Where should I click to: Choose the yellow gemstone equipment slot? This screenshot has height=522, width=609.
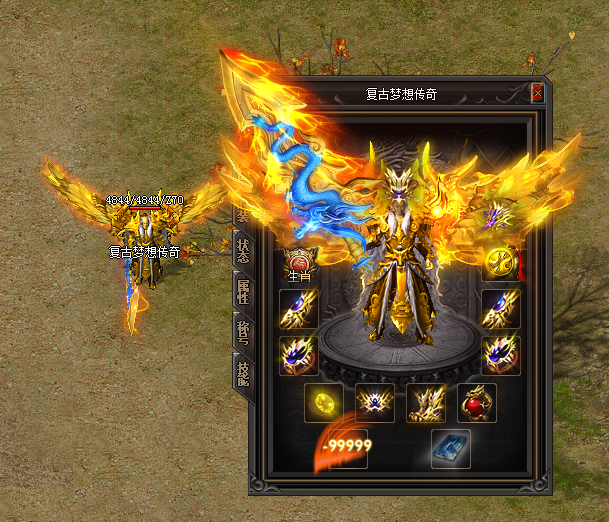(x=322, y=402)
